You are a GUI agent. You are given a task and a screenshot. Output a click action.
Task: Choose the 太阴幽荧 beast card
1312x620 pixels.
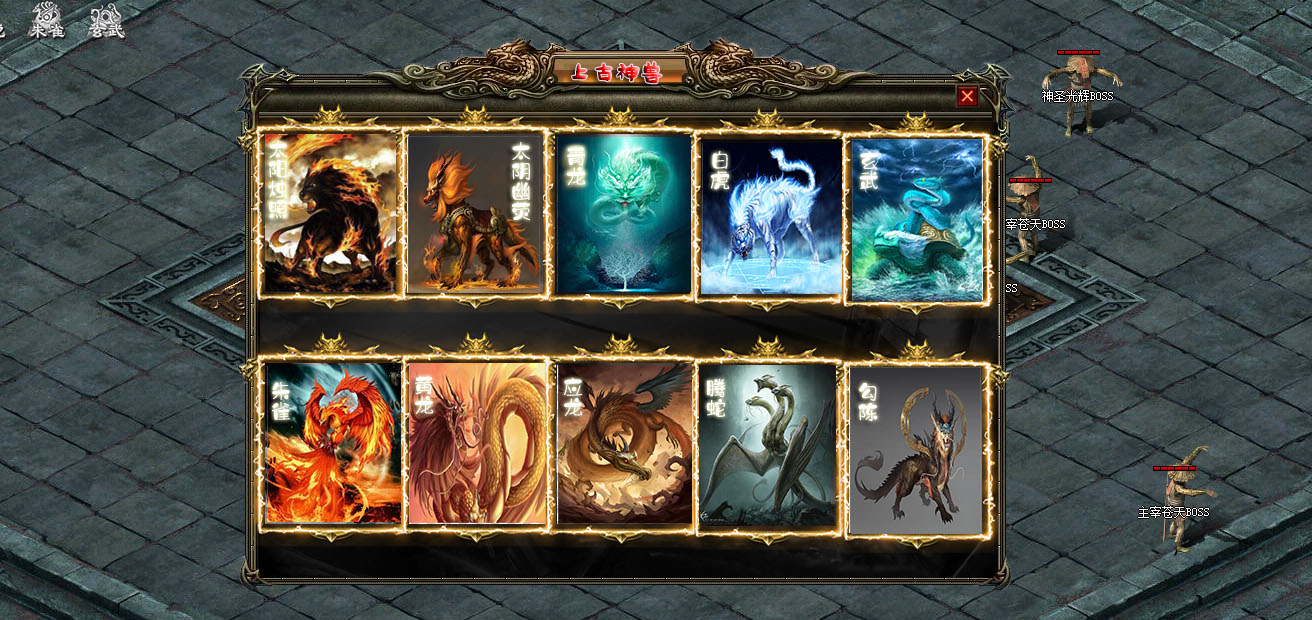tap(476, 214)
